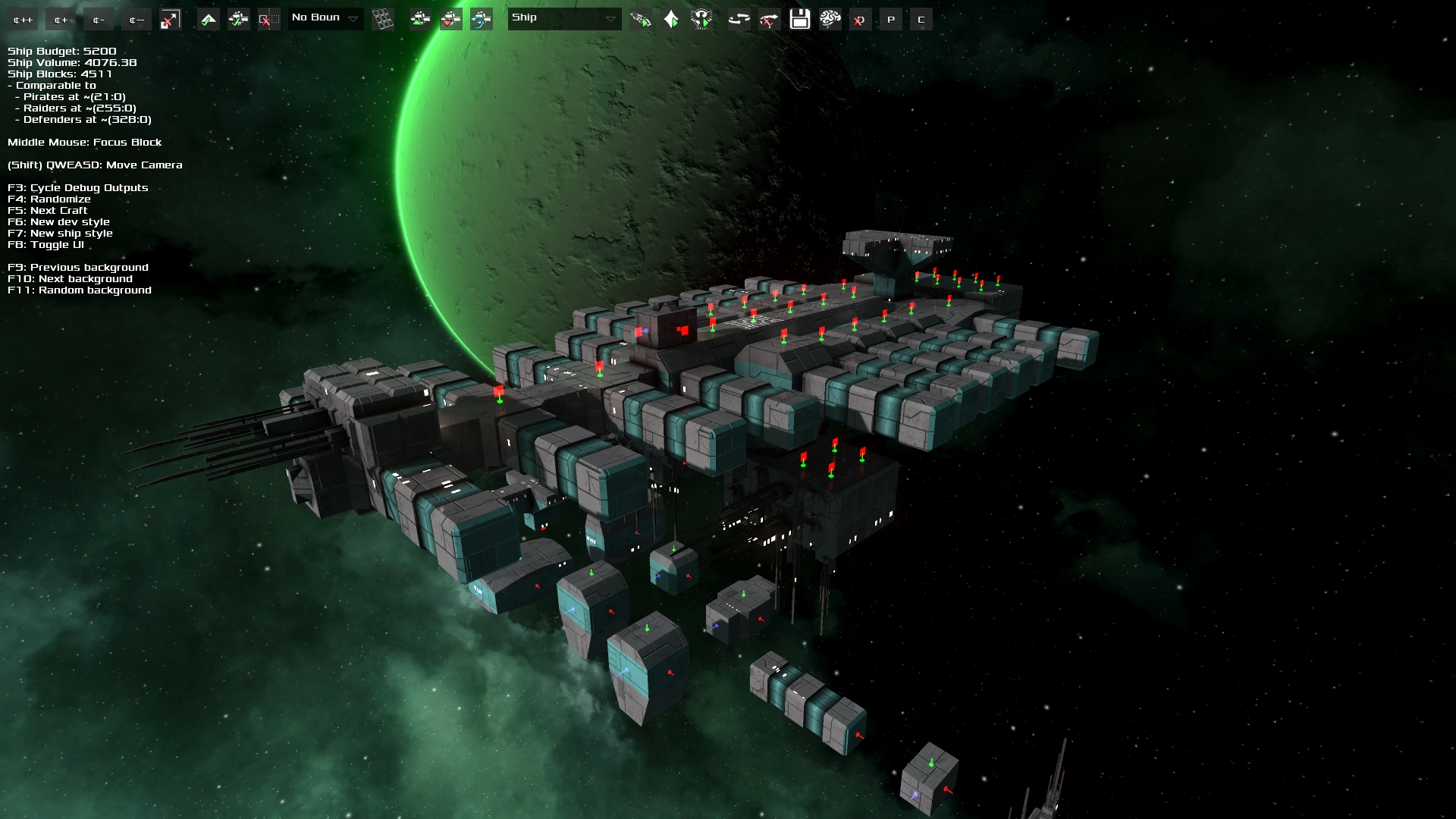Image resolution: width=1456 pixels, height=819 pixels.
Task: Select the diagonal resize arrow tool
Action: pyautogui.click(x=168, y=19)
